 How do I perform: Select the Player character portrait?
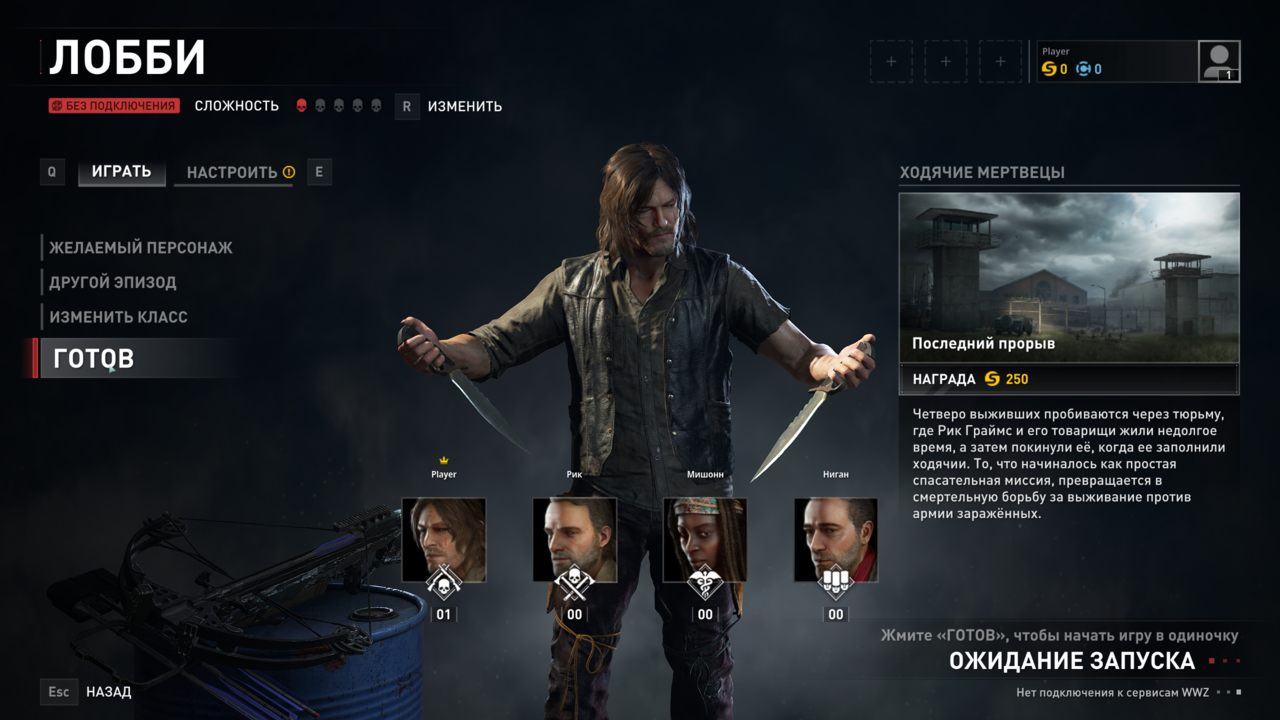[x=443, y=540]
